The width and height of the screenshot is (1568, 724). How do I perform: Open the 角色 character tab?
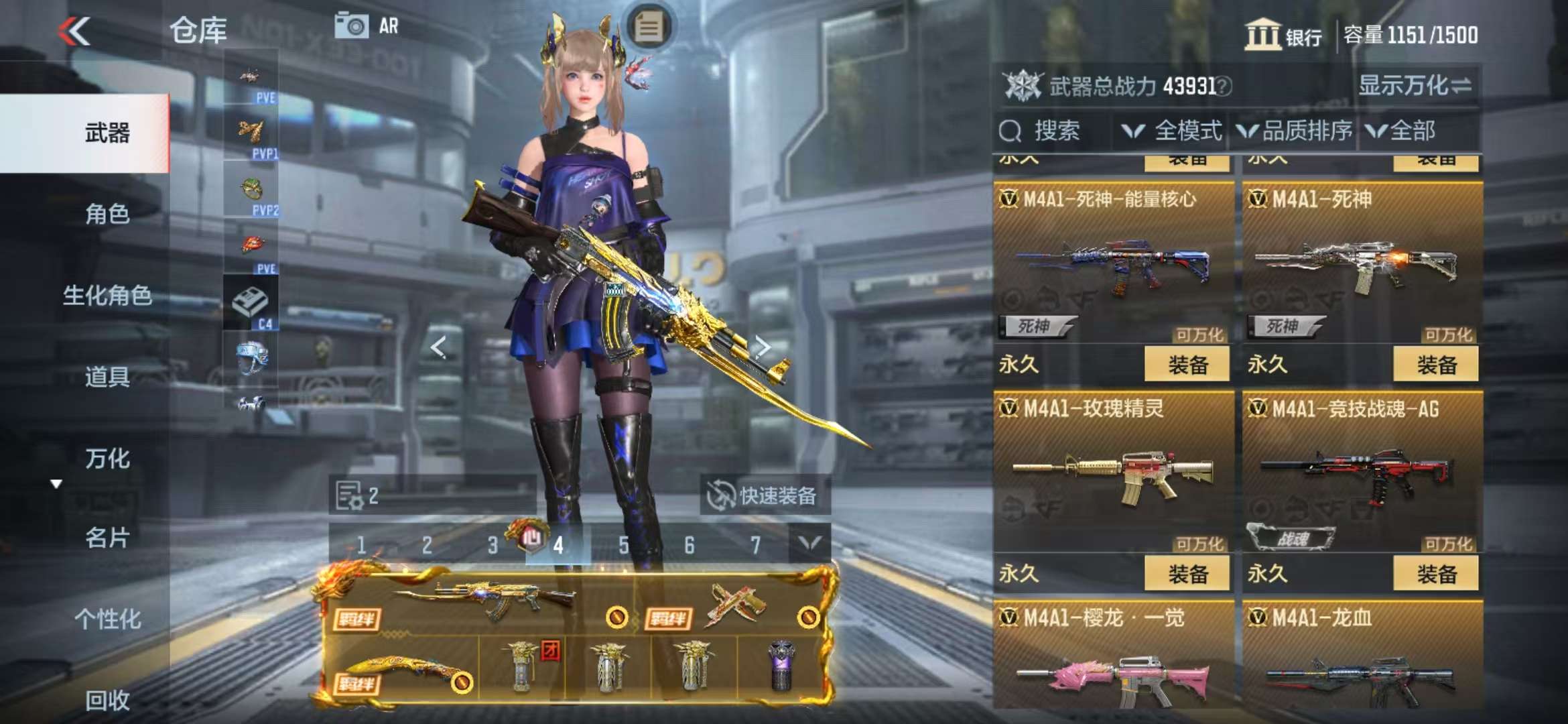coord(107,214)
